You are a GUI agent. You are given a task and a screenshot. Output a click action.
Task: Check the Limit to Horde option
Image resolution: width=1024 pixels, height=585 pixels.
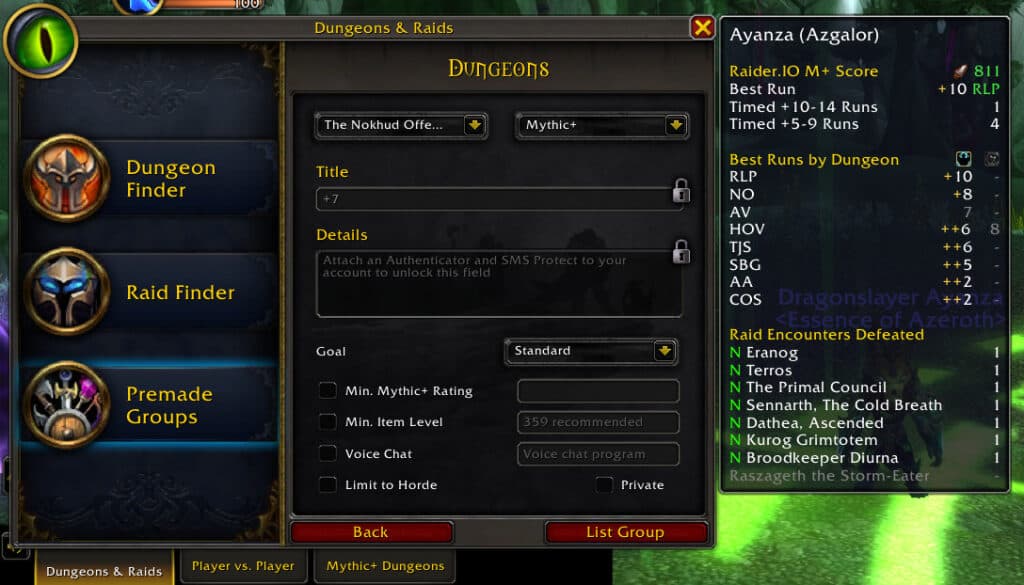click(328, 485)
